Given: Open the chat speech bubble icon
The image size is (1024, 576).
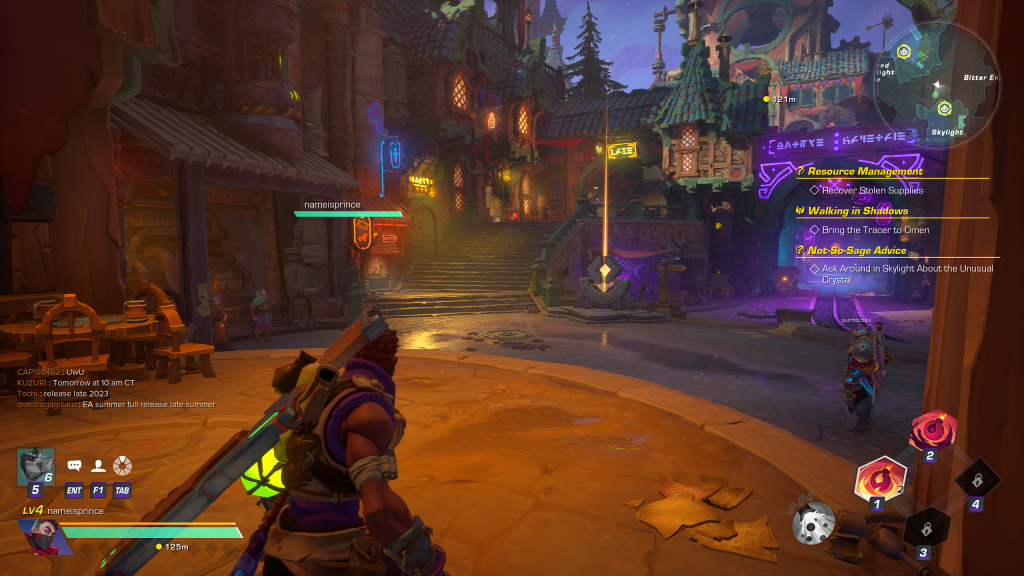Looking at the screenshot, I should [x=74, y=466].
